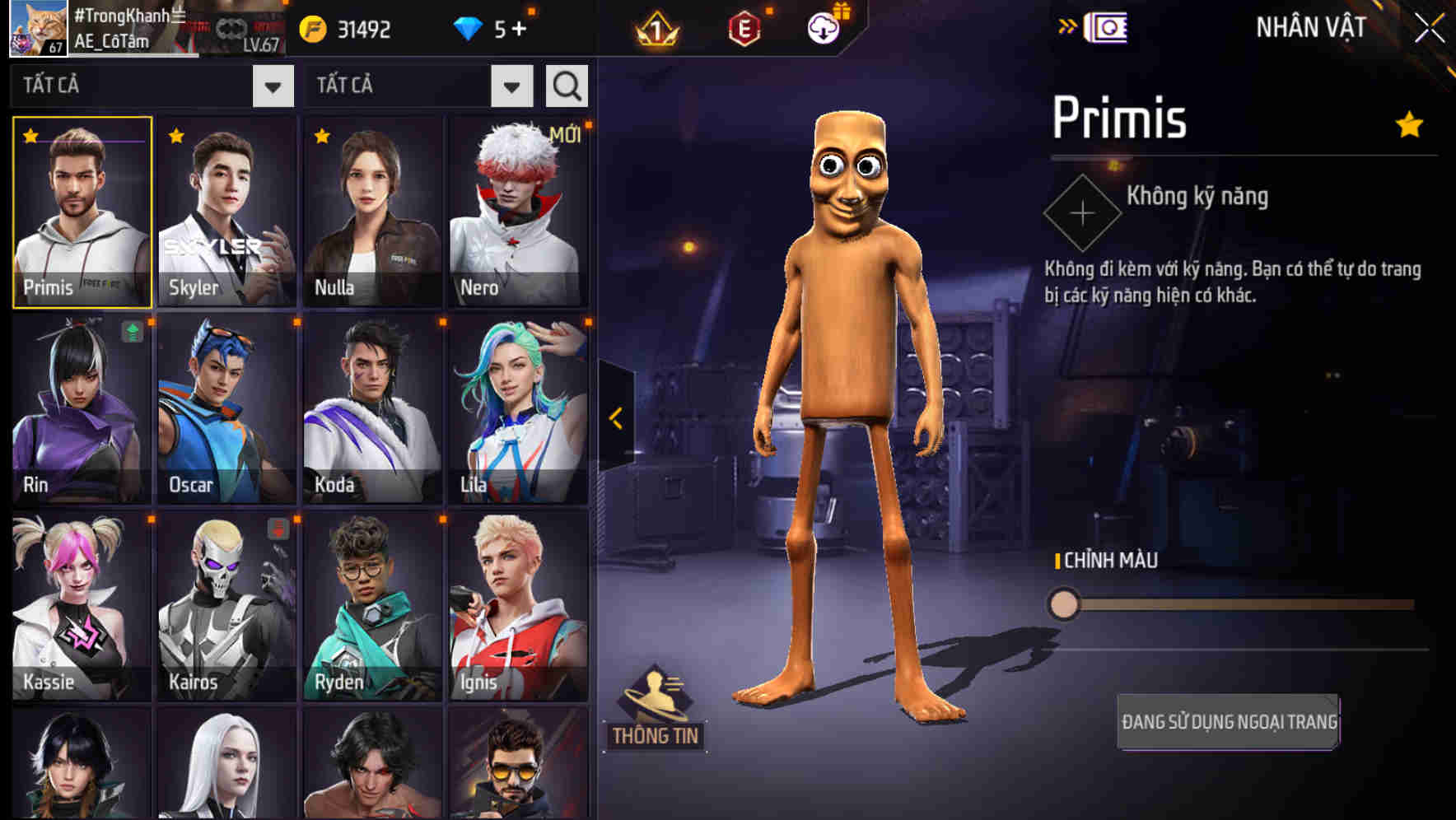Select the Nero character marked MỚI
This screenshot has width=1456, height=820.
[517, 210]
